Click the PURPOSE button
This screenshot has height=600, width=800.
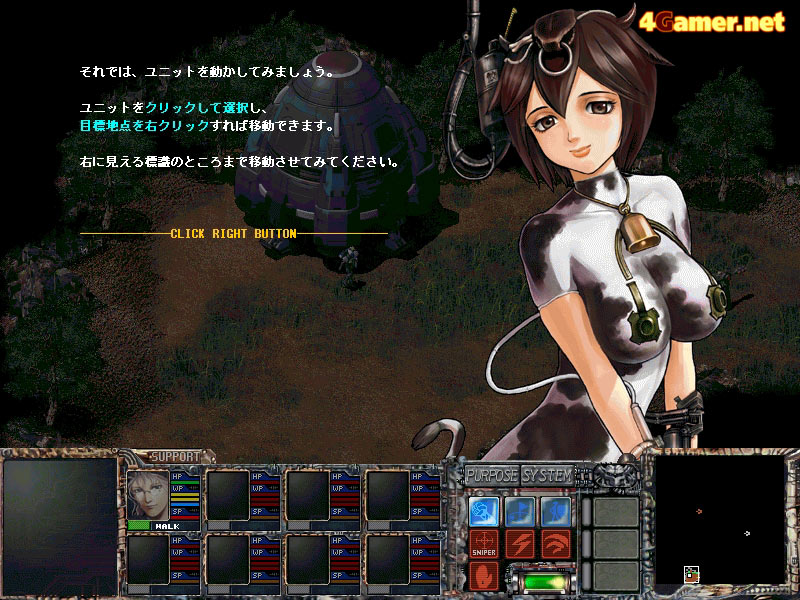[490, 475]
